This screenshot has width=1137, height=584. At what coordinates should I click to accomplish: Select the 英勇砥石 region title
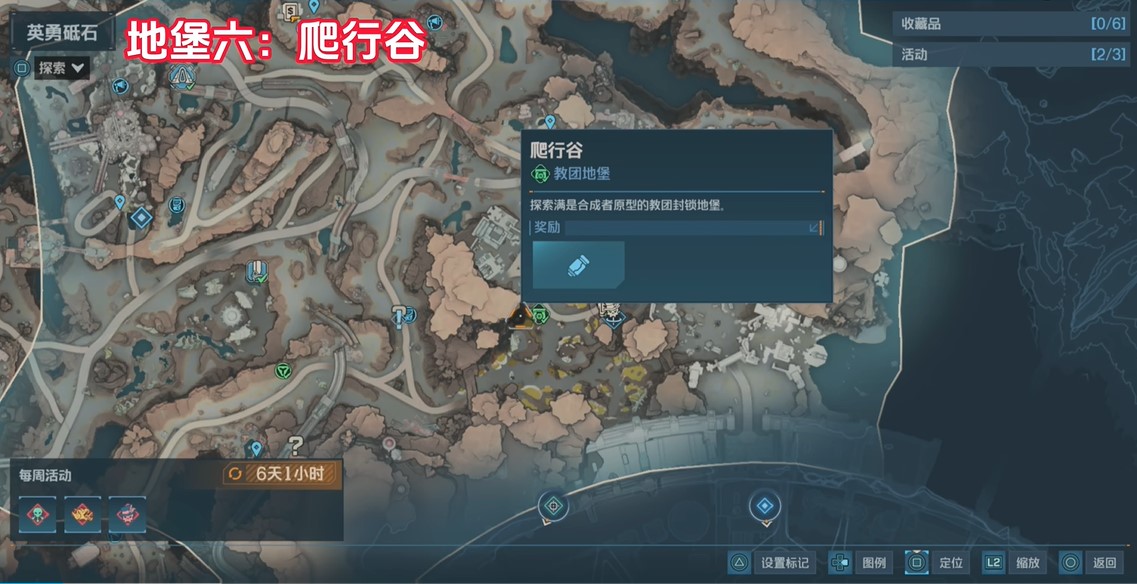pos(62,32)
